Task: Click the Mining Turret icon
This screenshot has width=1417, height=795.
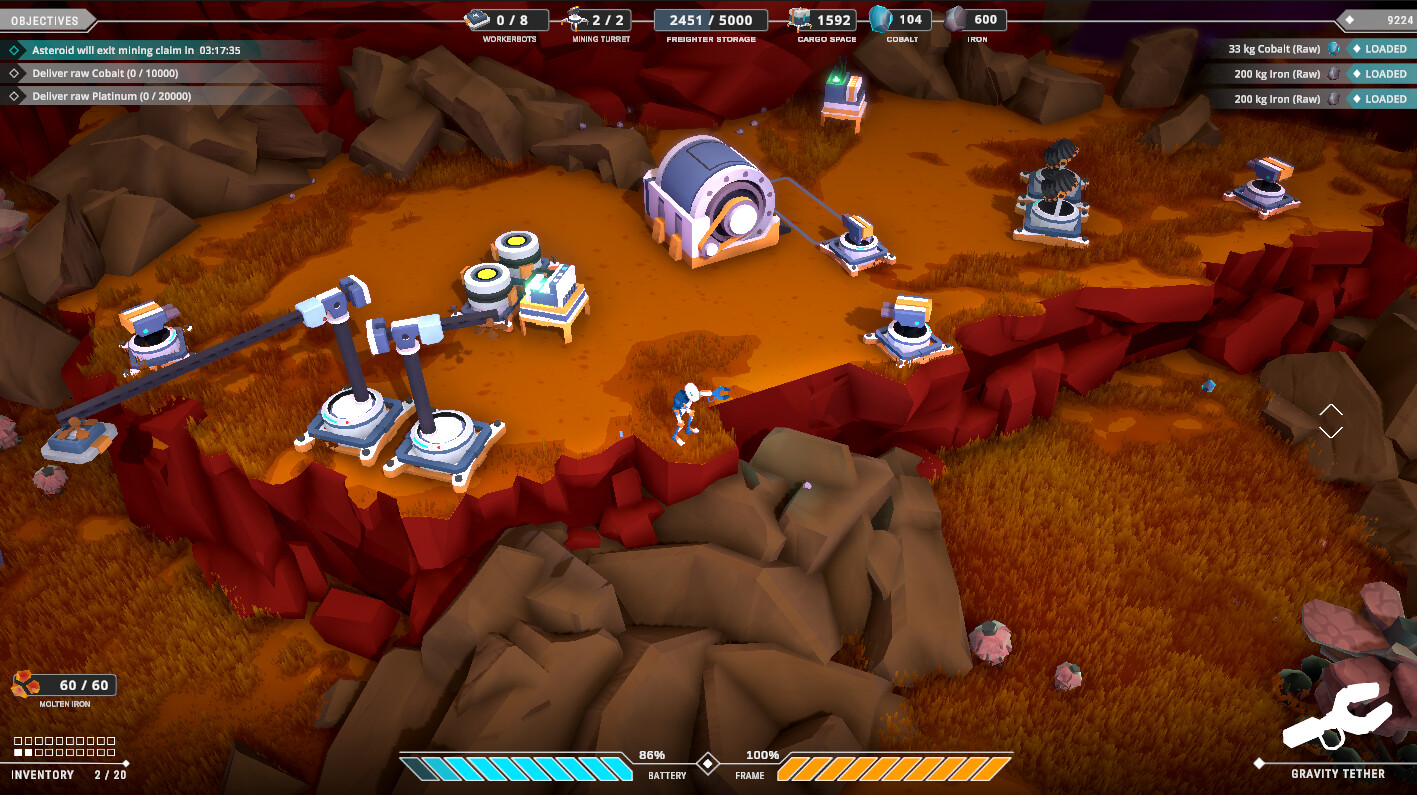Action: pyautogui.click(x=577, y=19)
